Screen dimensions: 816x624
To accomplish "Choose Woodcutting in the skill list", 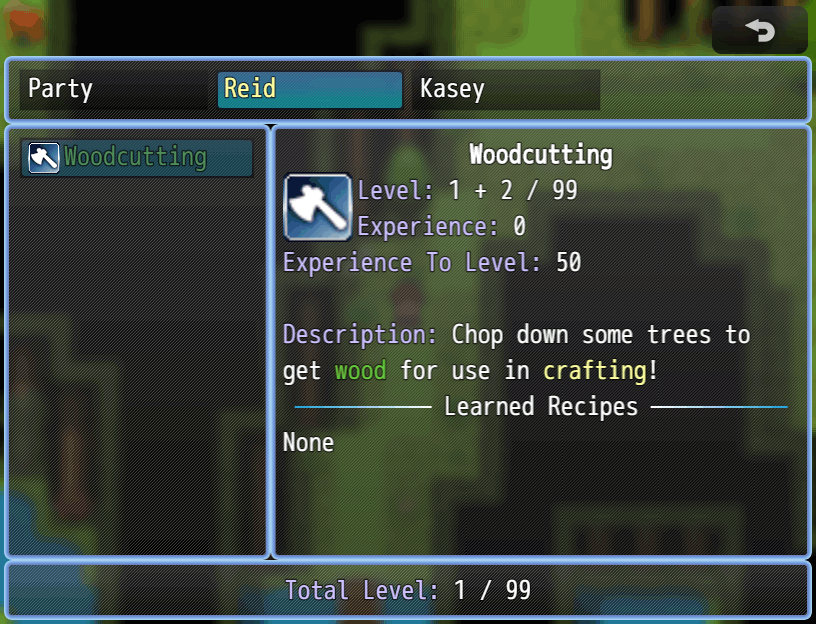I will [x=137, y=158].
